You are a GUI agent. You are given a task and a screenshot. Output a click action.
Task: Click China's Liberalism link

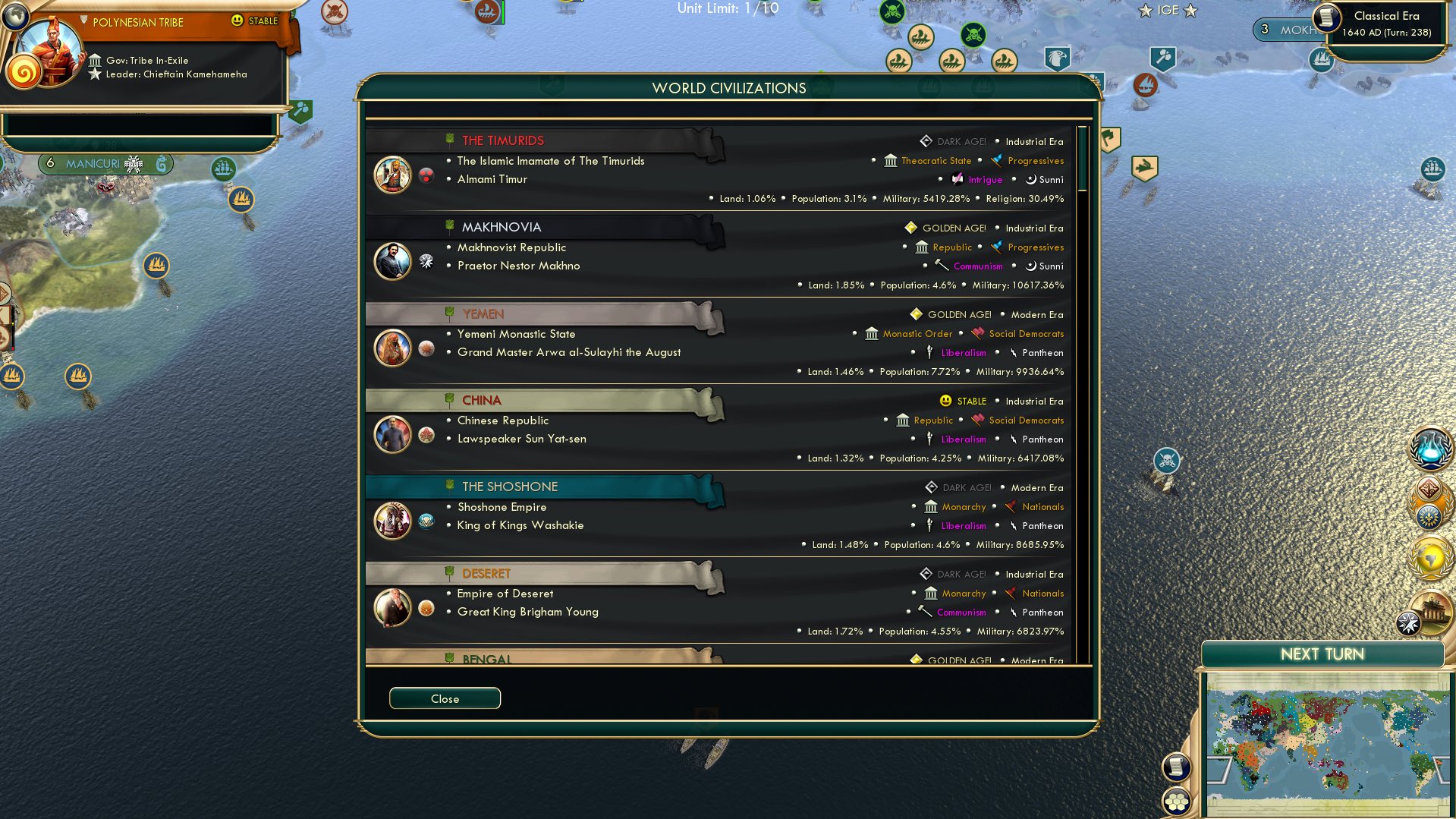point(963,439)
